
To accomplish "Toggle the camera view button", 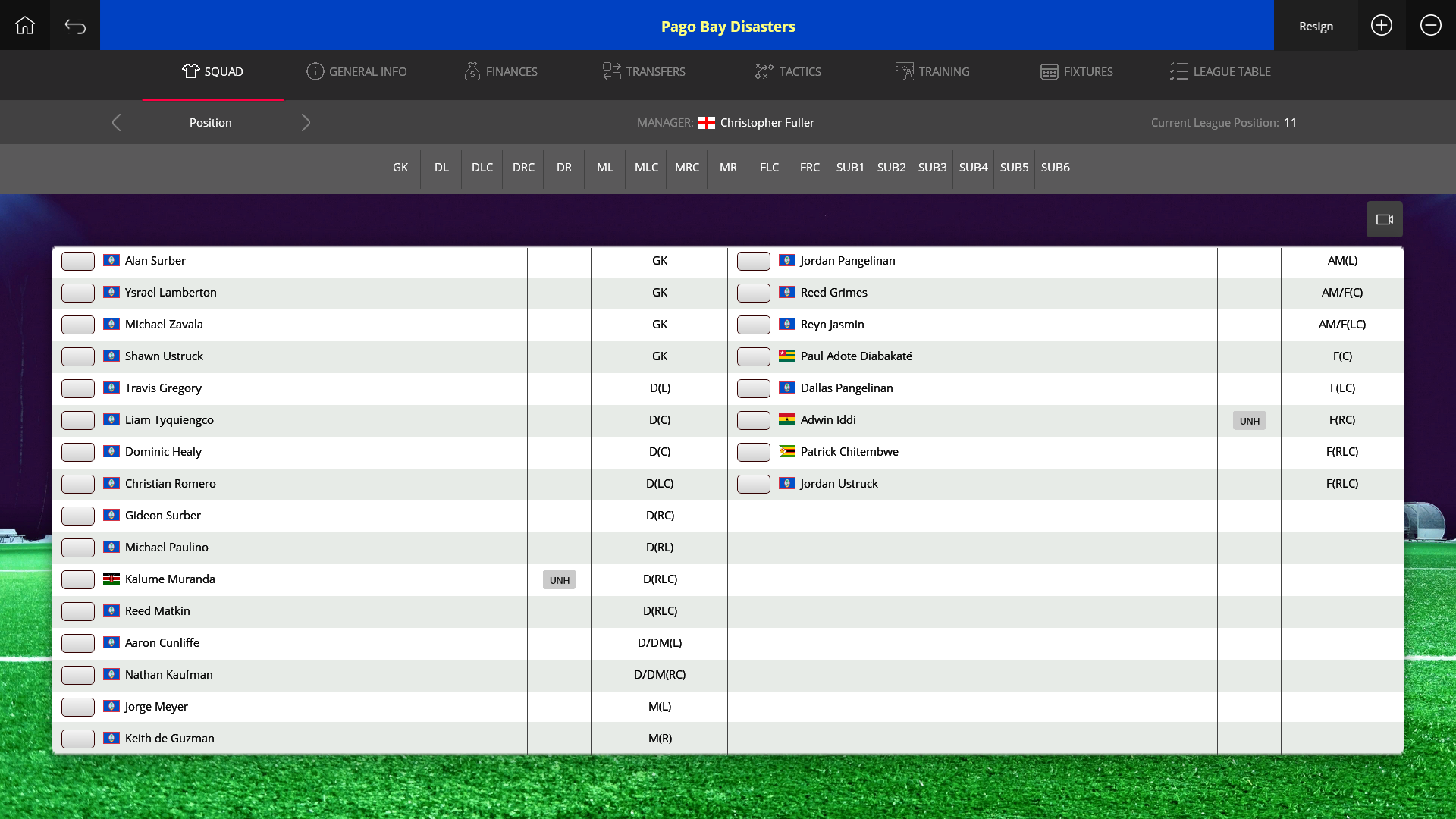I will (1384, 220).
